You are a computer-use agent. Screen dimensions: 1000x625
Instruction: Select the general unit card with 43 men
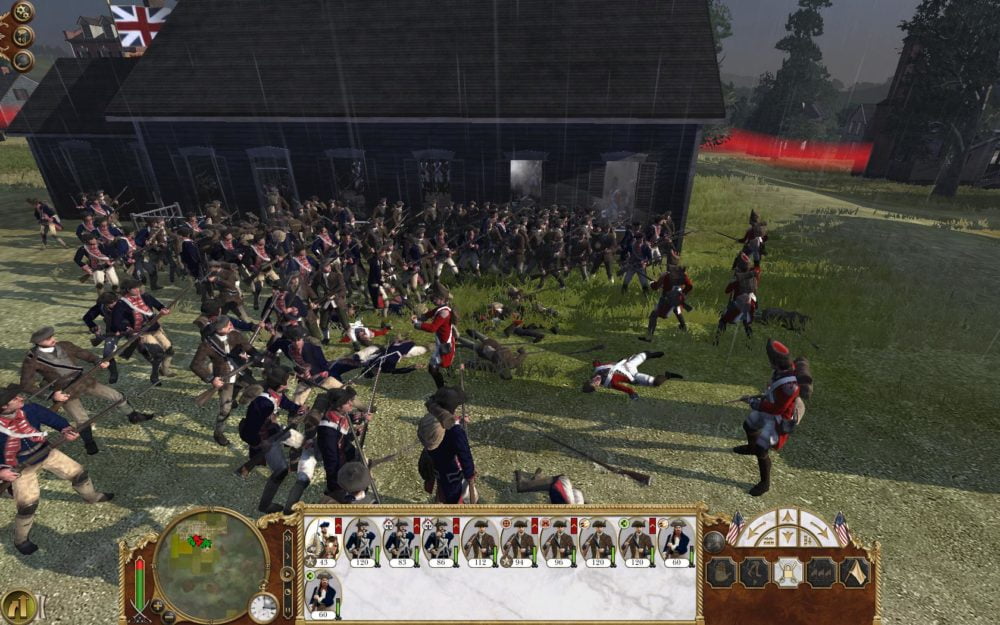tap(324, 541)
